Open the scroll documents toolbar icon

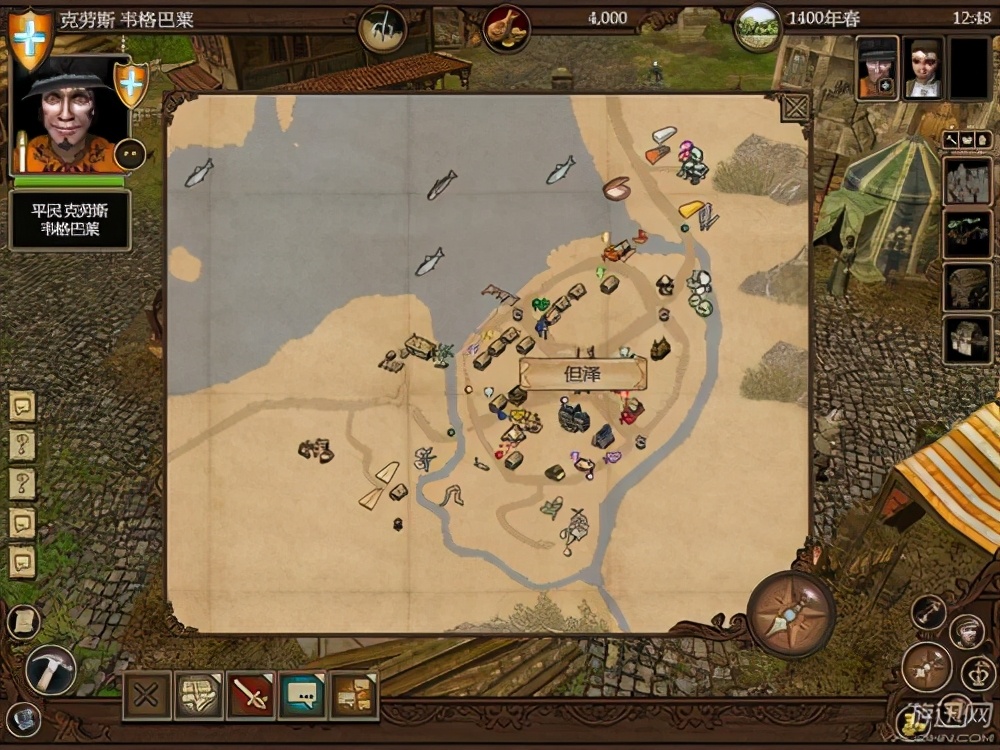pyautogui.click(x=199, y=694)
